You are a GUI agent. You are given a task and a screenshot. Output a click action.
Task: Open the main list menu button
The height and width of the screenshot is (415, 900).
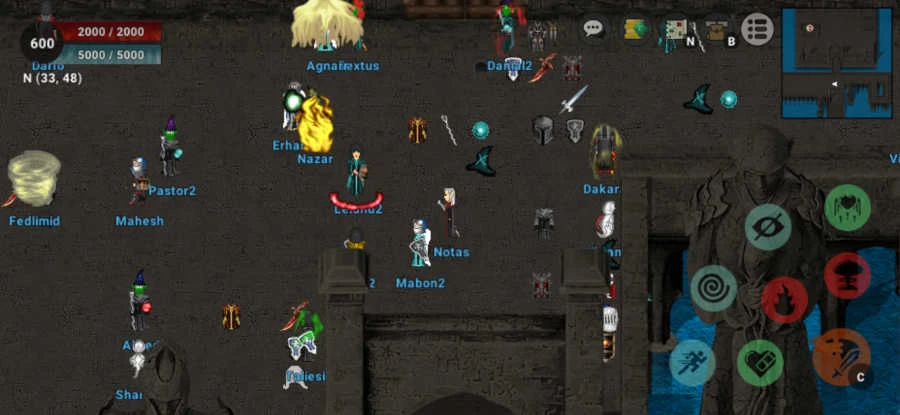tap(757, 29)
